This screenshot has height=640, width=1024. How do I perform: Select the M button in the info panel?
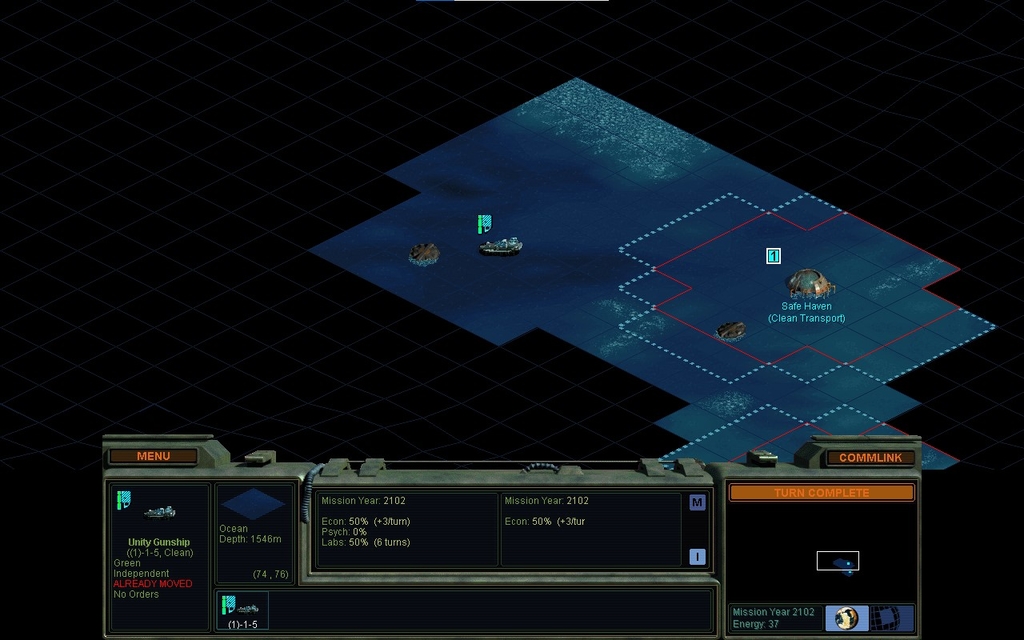[697, 503]
